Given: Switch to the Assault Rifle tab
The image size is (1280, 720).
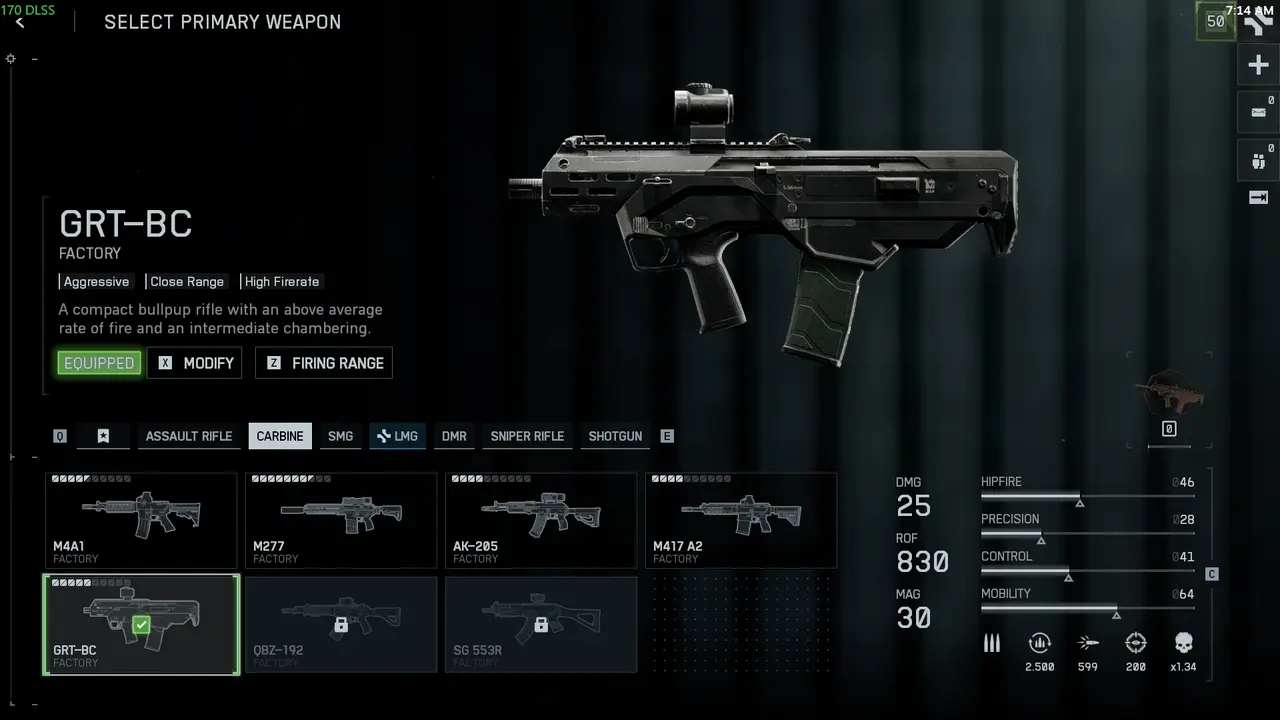Looking at the screenshot, I should coord(189,436).
